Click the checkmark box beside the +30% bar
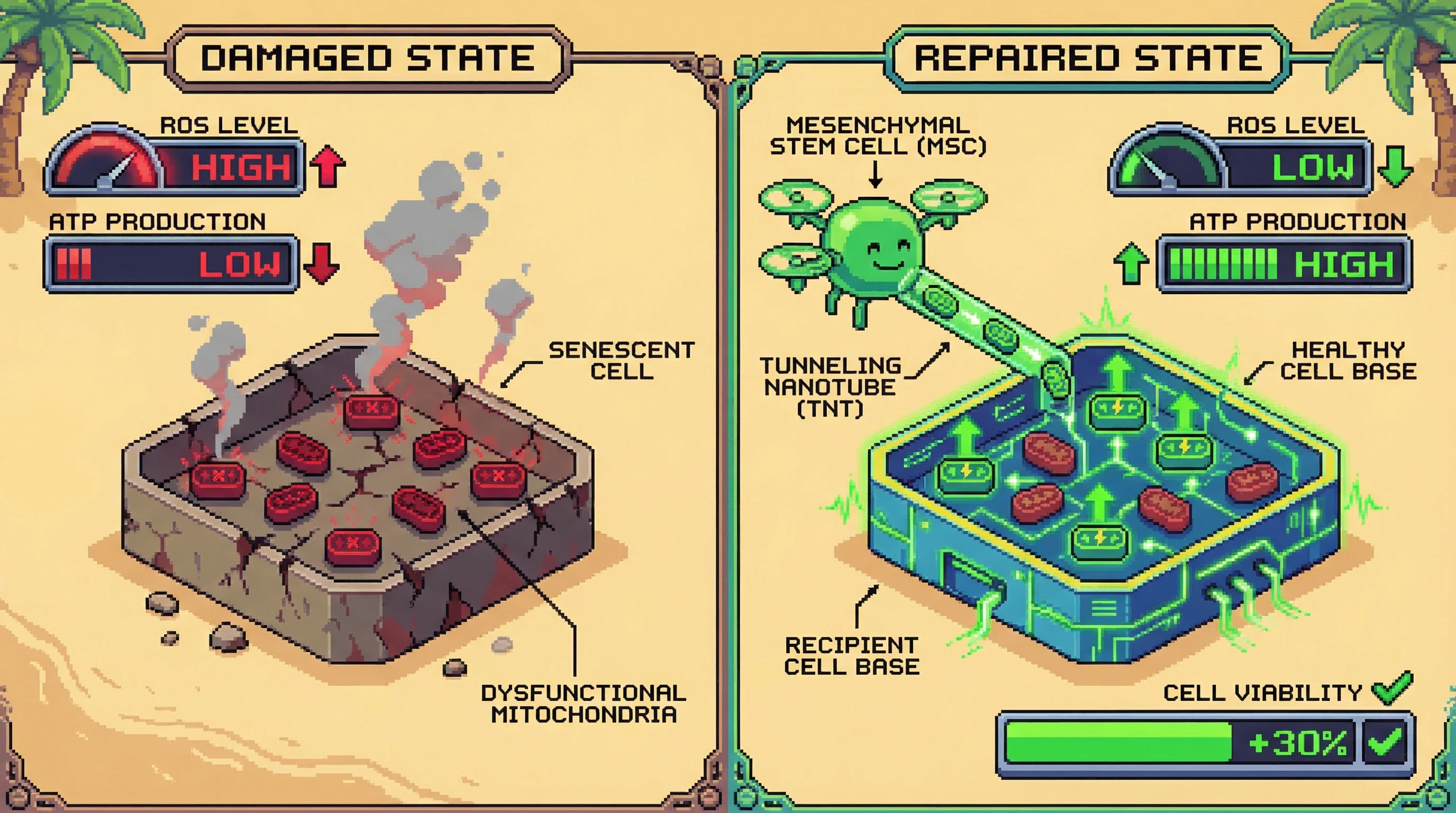Viewport: 1456px width, 813px height. [1385, 742]
